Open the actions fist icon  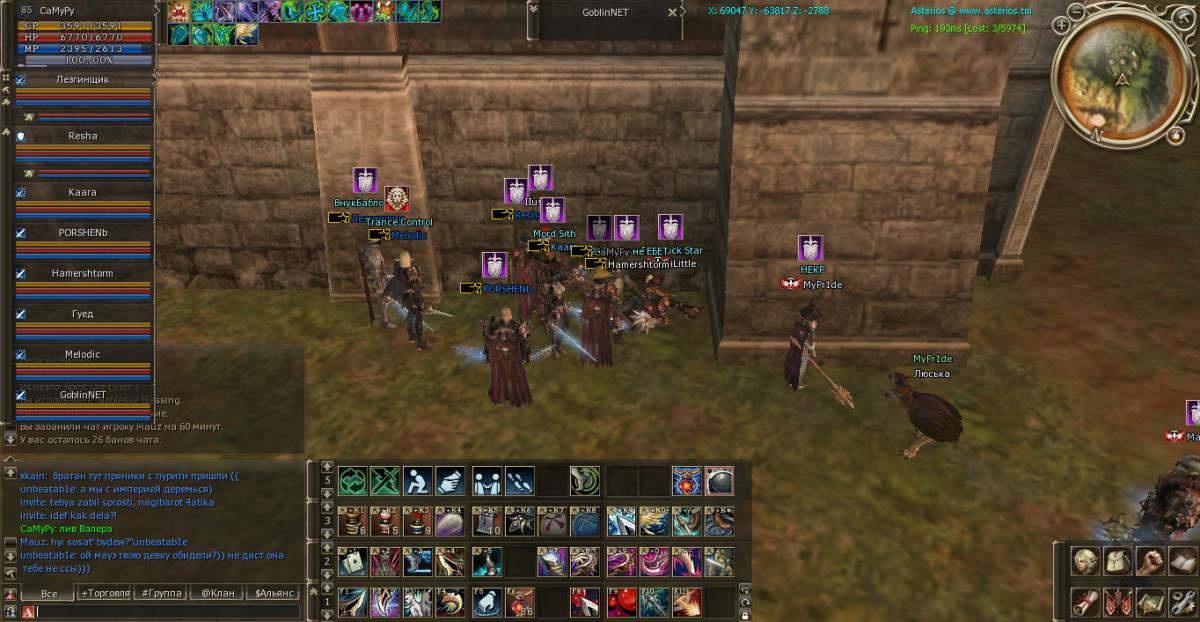[x=1151, y=560]
